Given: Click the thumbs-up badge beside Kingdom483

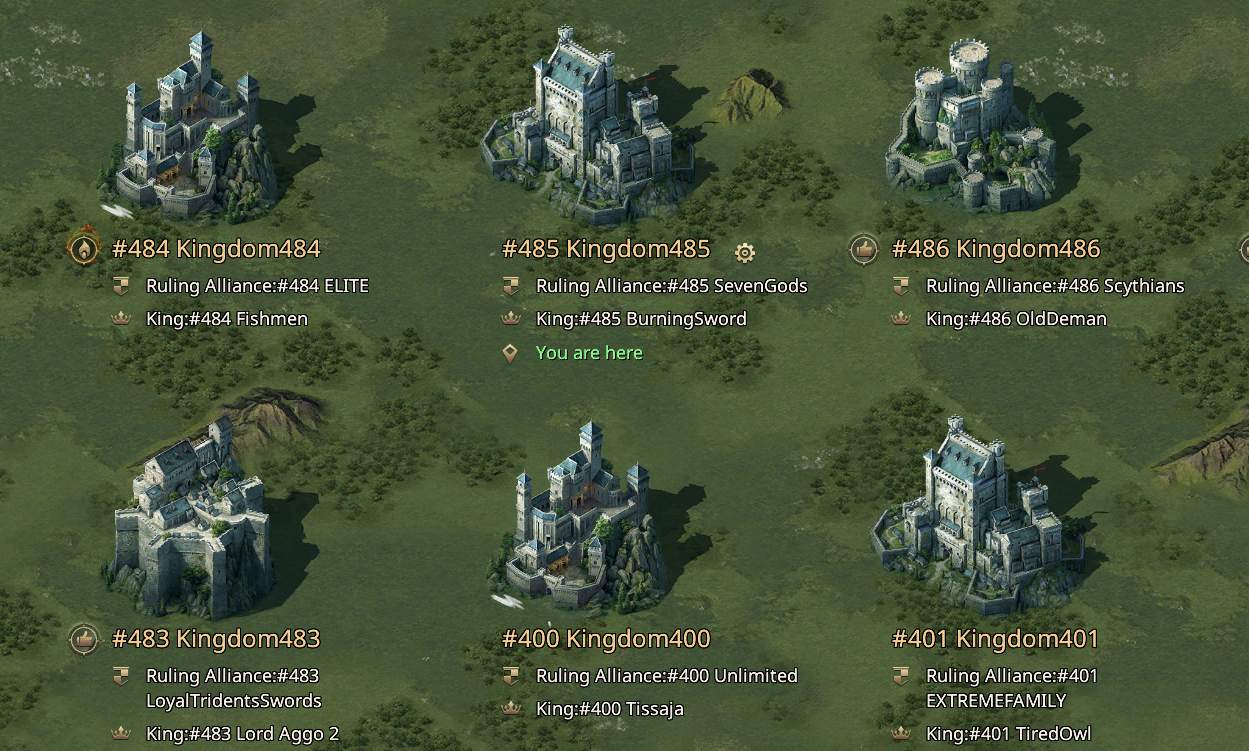Looking at the screenshot, I should click(x=84, y=638).
